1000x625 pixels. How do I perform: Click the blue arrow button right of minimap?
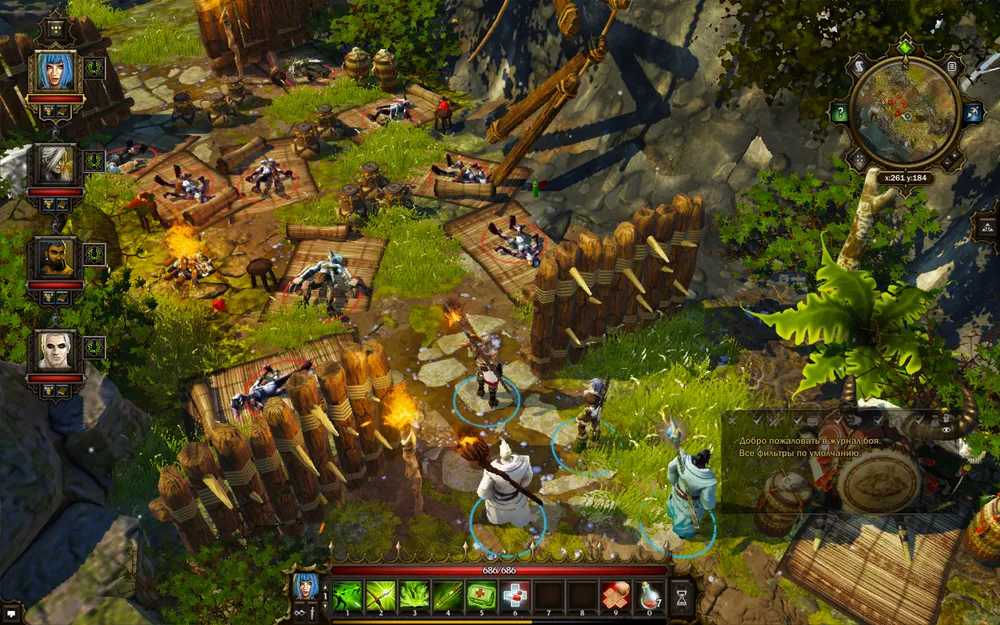(971, 113)
